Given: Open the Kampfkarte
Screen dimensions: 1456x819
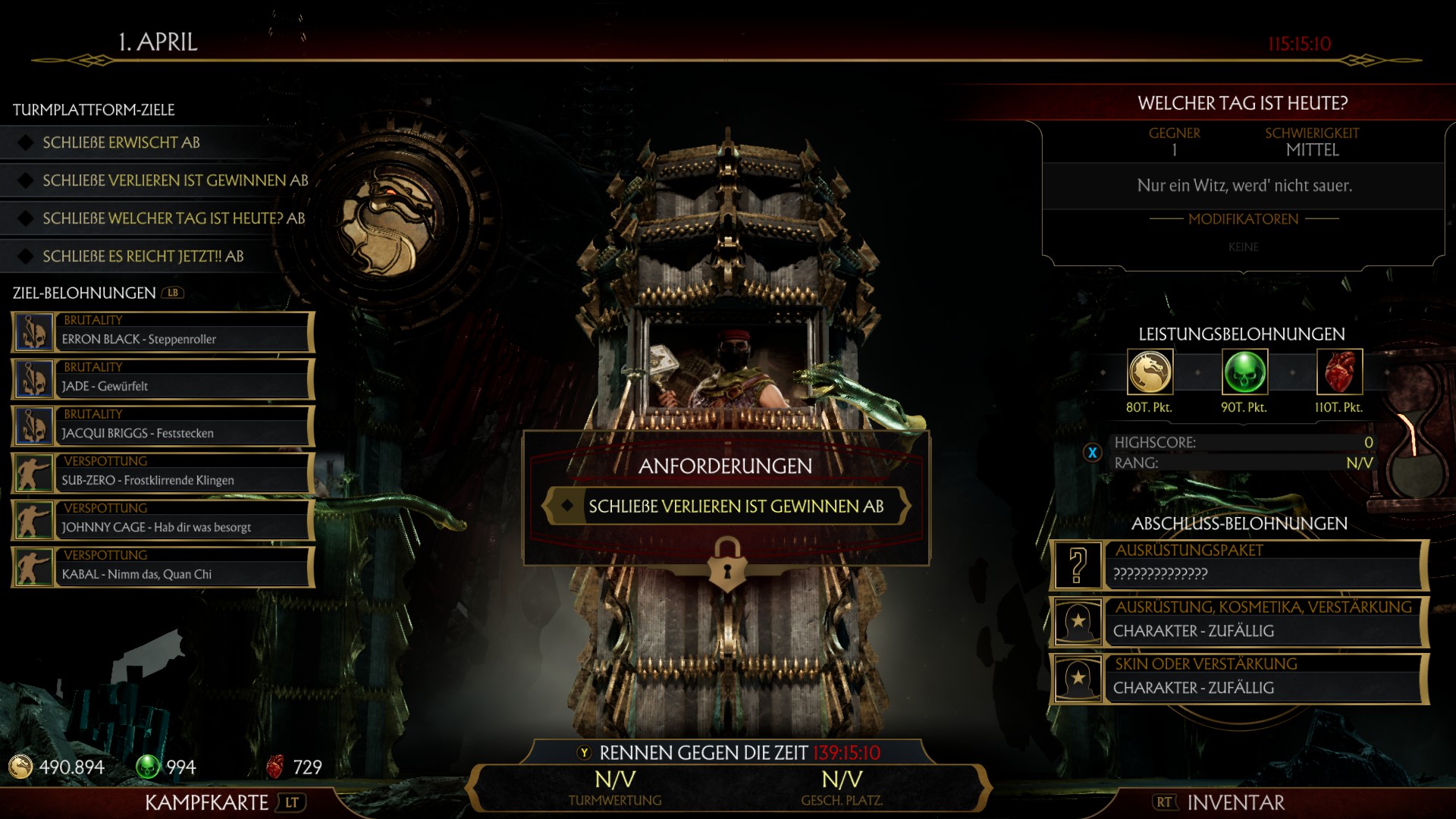Looking at the screenshot, I should pos(221,802).
